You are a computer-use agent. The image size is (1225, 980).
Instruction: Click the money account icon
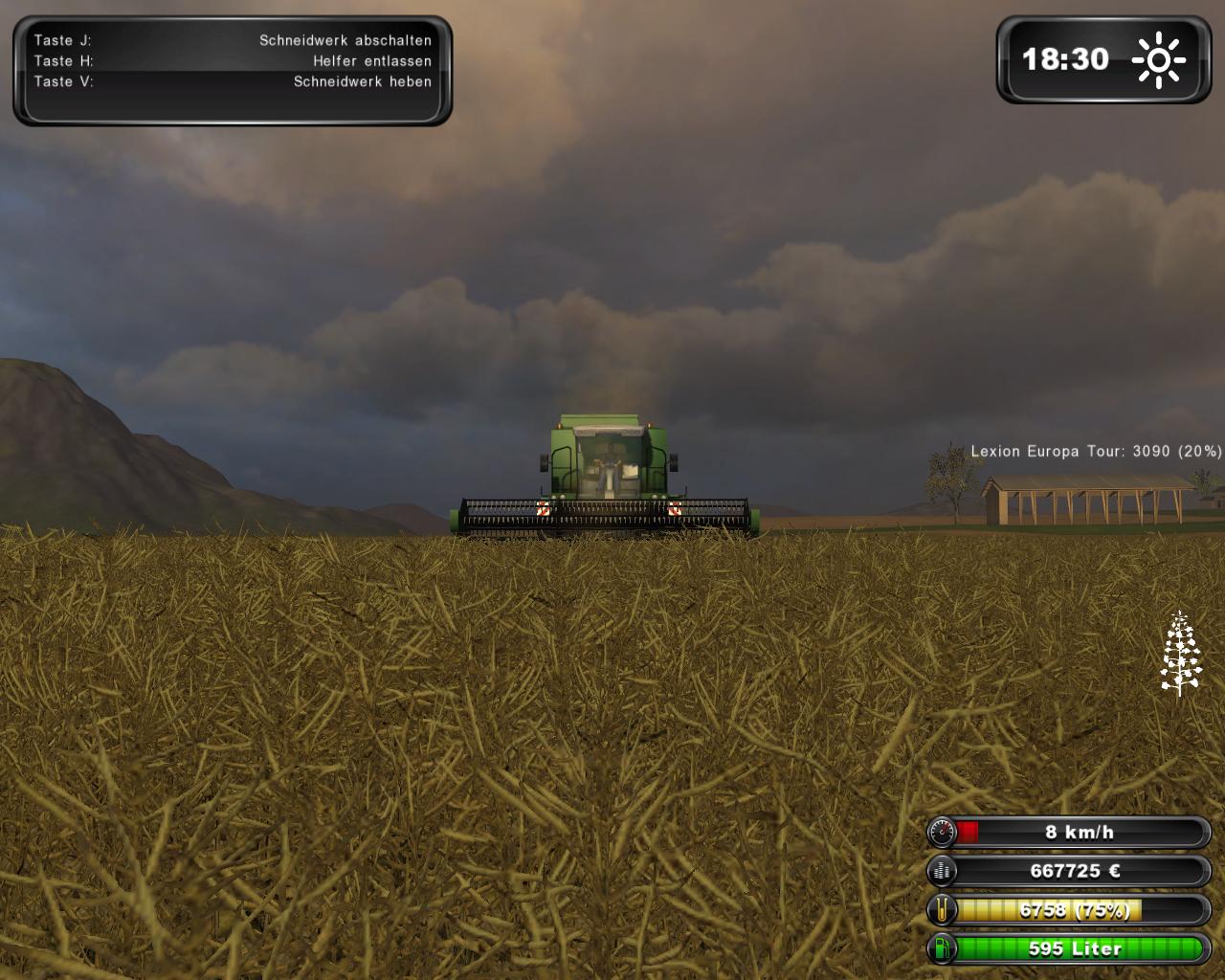coord(943,871)
